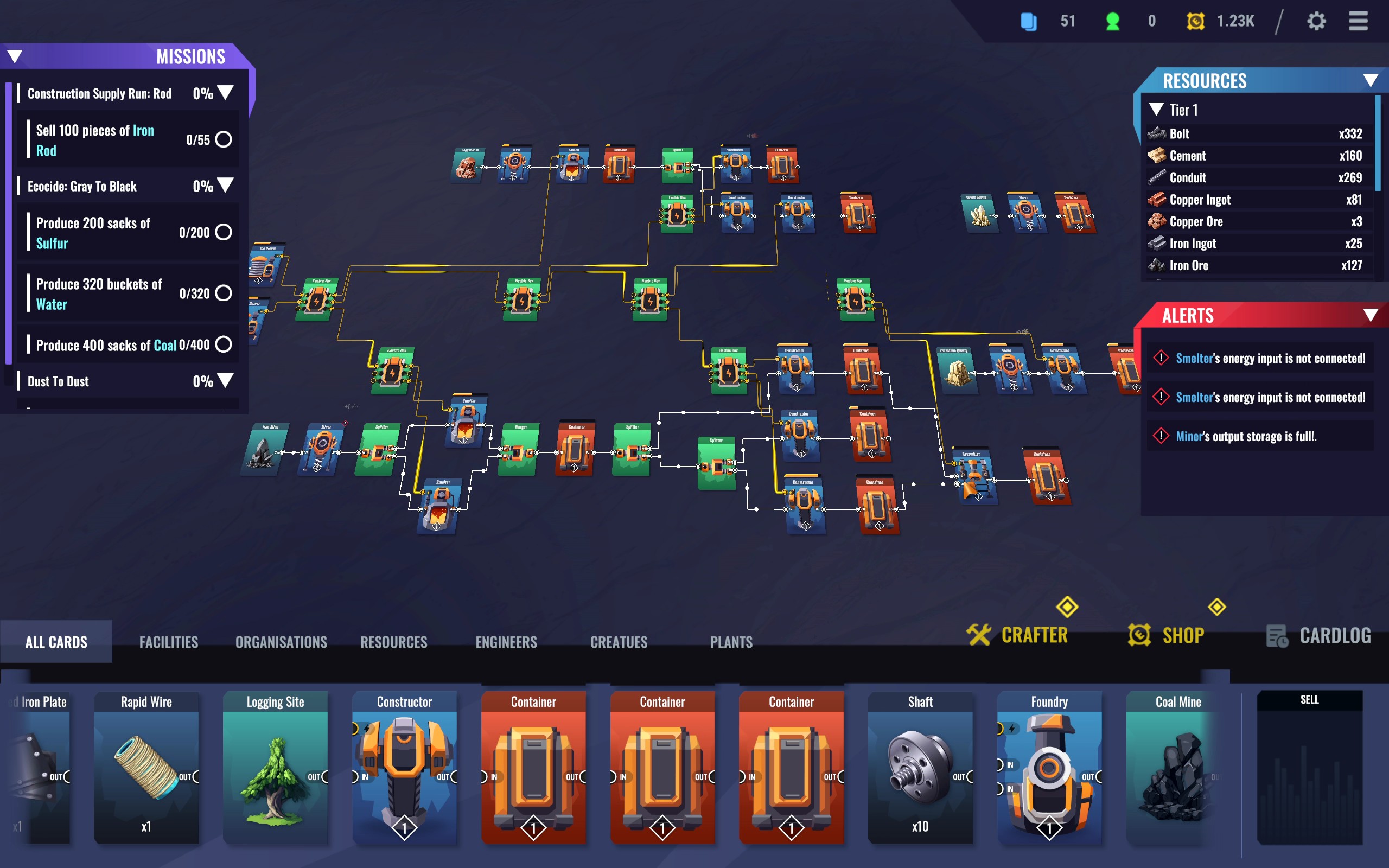Screen dimensions: 1389x868
Task: Open the hamburger menu
Action: pos(1358,21)
